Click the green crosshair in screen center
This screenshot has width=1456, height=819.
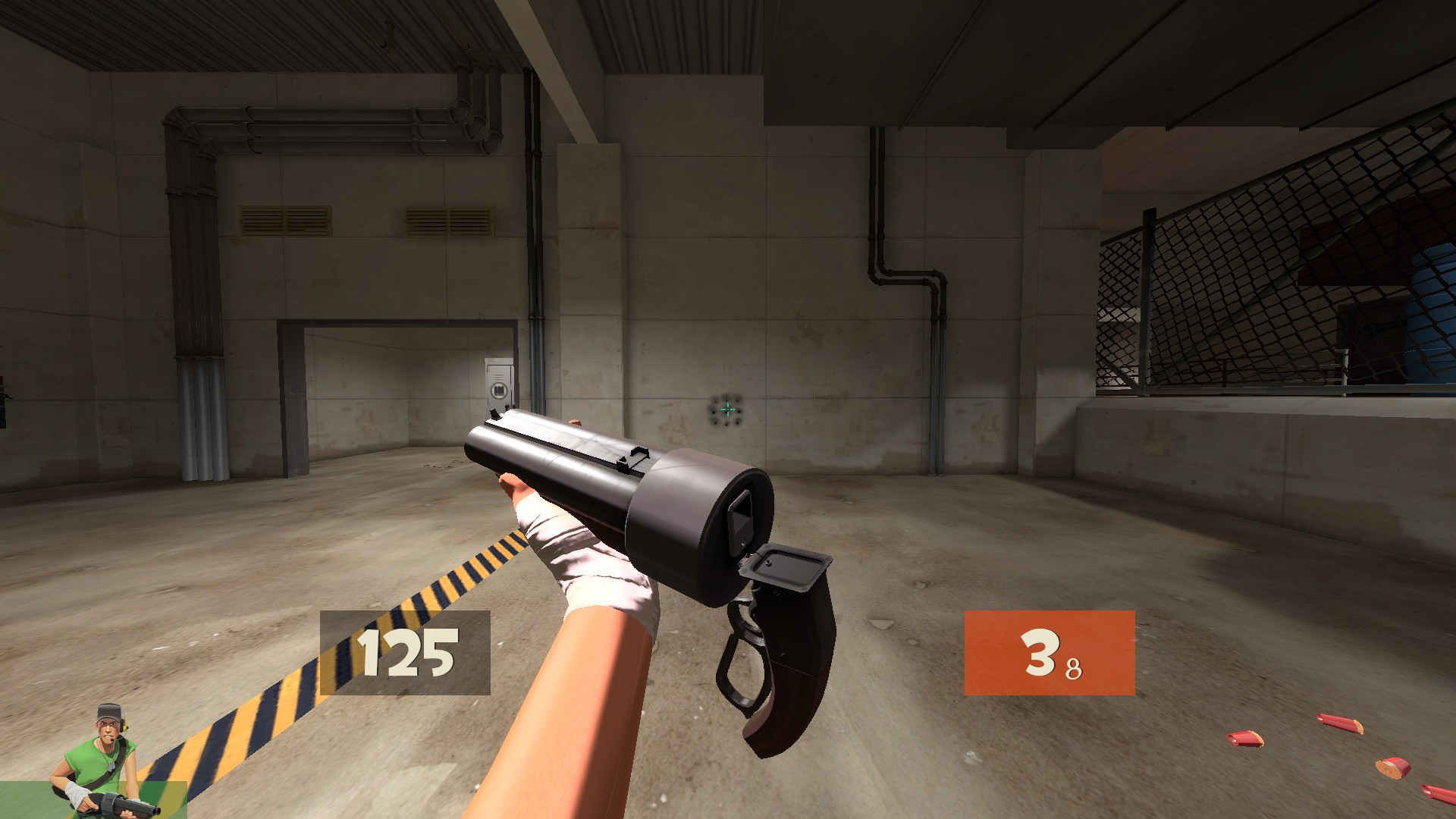(x=728, y=409)
